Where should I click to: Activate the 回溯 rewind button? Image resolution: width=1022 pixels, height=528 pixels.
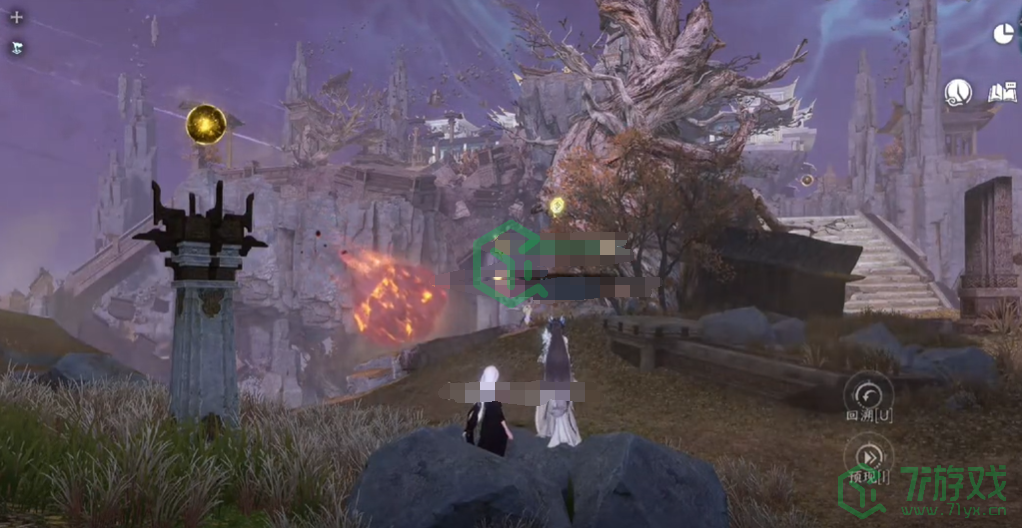coord(868,392)
